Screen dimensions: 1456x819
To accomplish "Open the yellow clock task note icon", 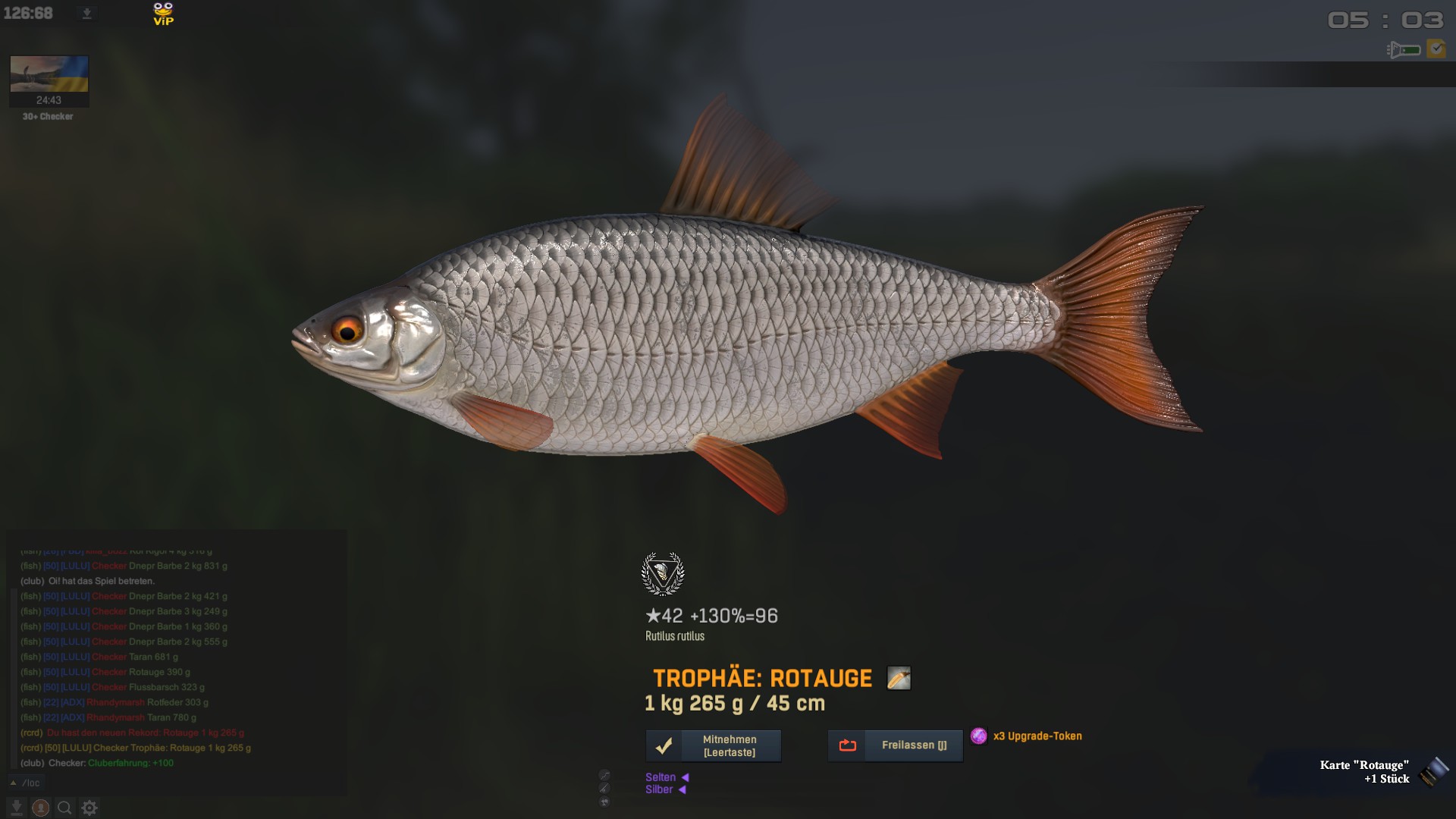I will (1436, 49).
